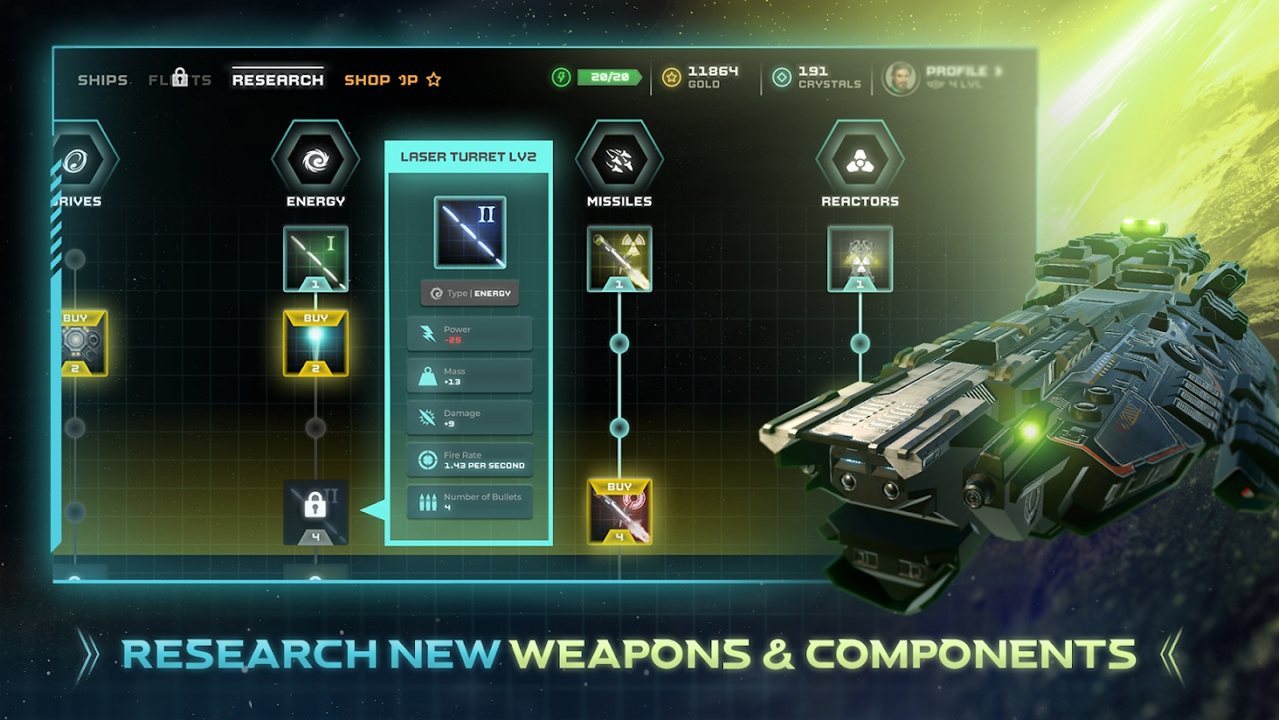Switch to the Research tab
1279x720 pixels.
click(x=278, y=80)
